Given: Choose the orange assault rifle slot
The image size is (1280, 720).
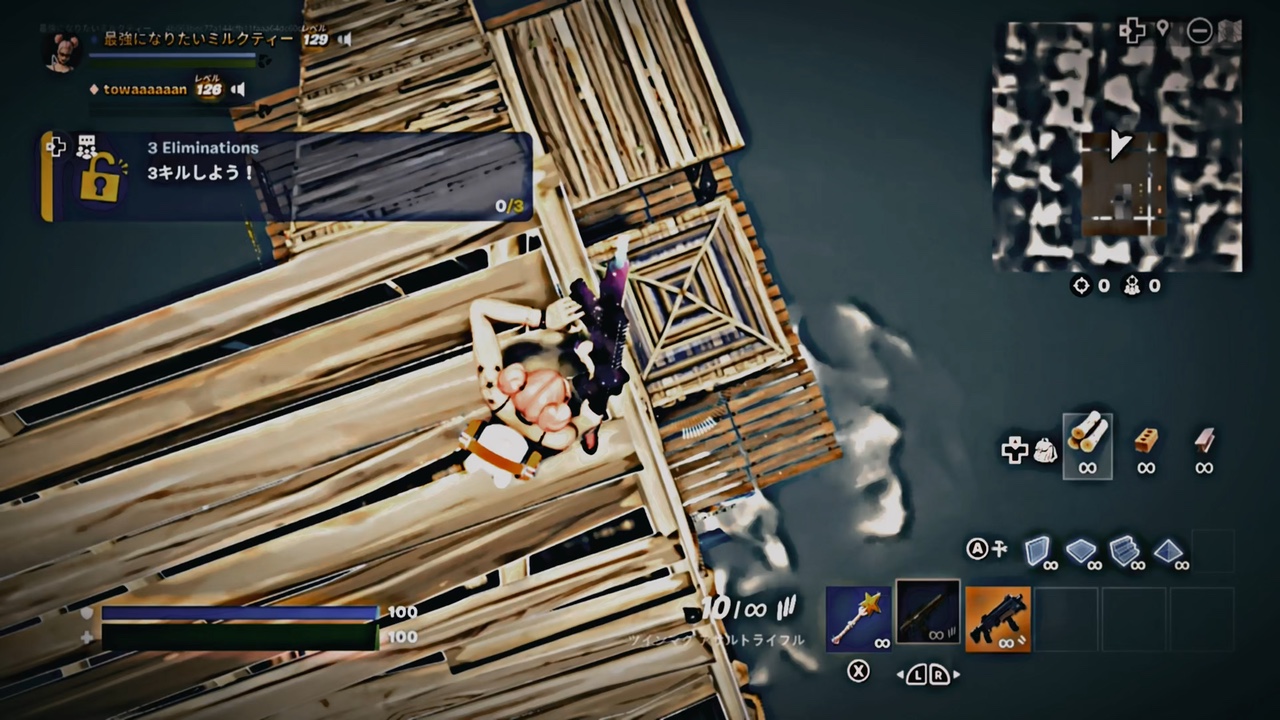Looking at the screenshot, I should click(998, 618).
